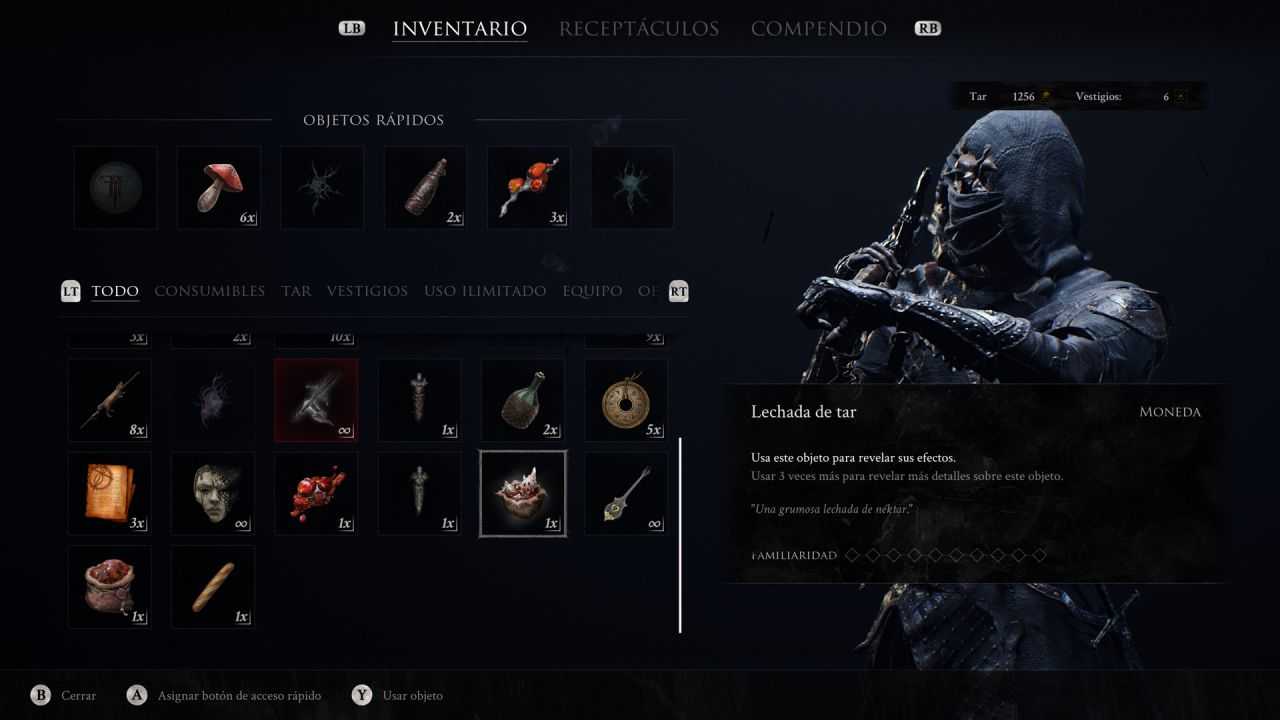Open the green bottle item with 2x count
Screen dimensions: 1280x720
[x=522, y=399]
